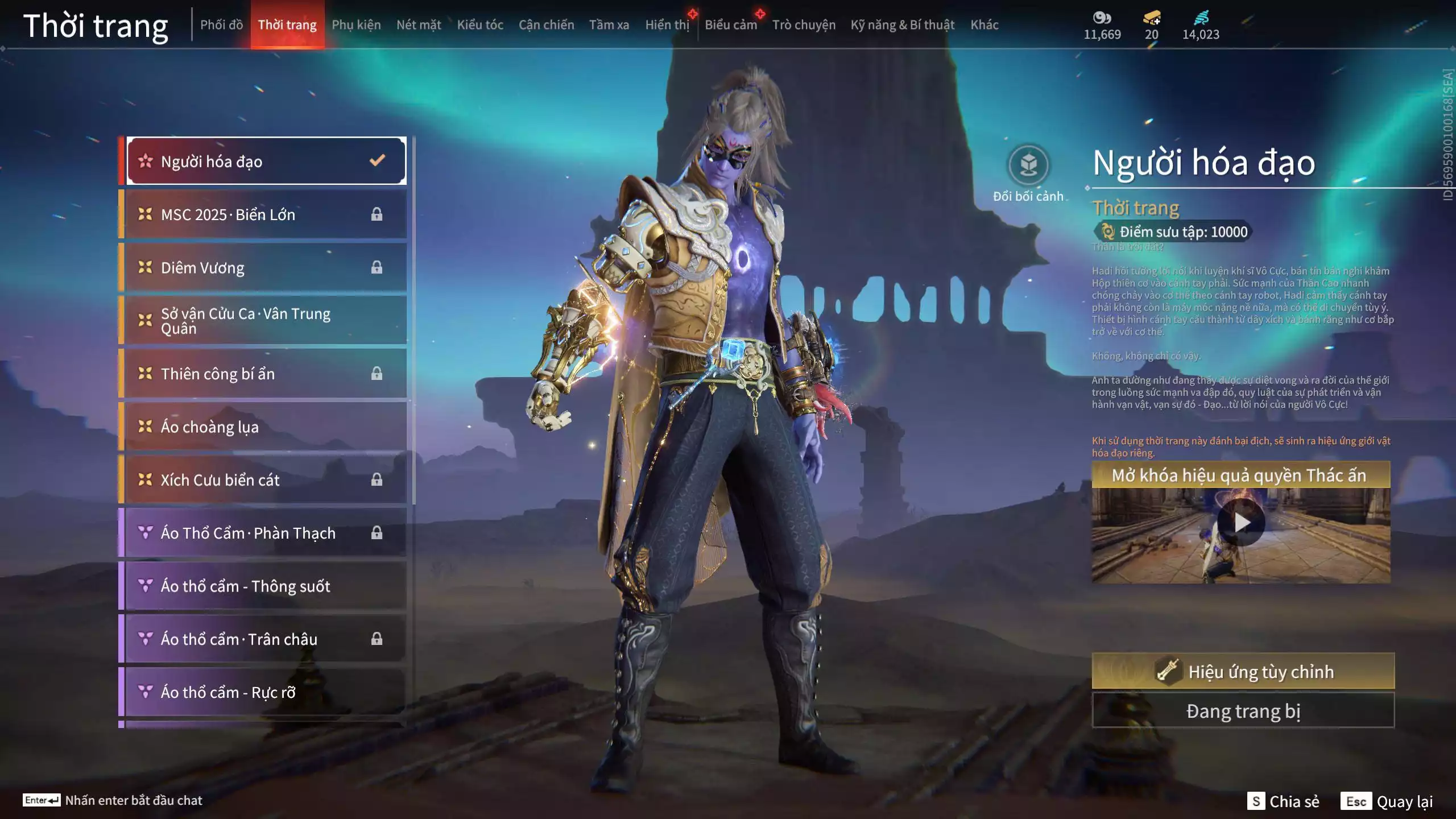This screenshot has height=819, width=1456.
Task: Select the Kiểu tóc tab
Action: (x=480, y=25)
